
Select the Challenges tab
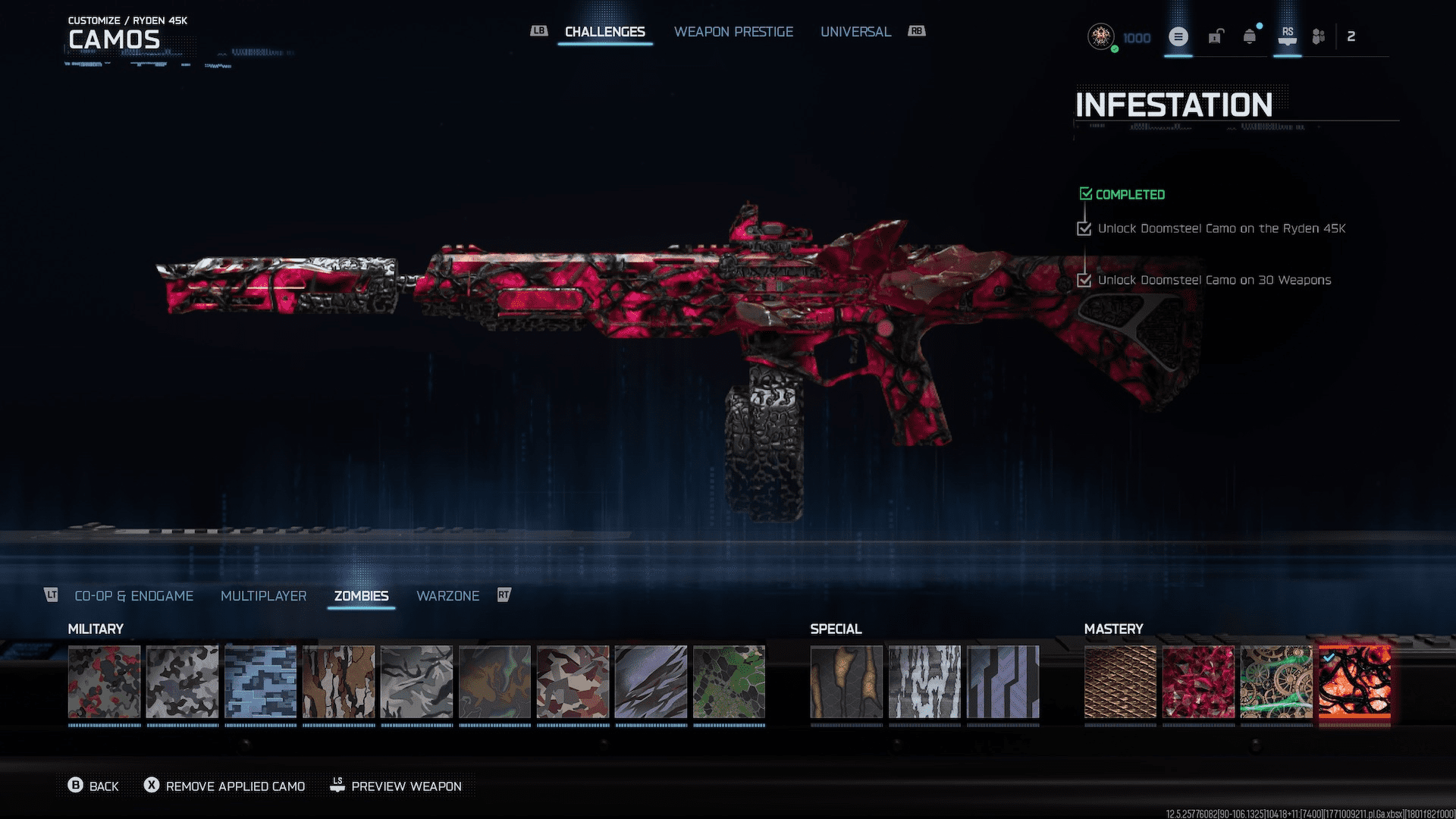point(604,32)
